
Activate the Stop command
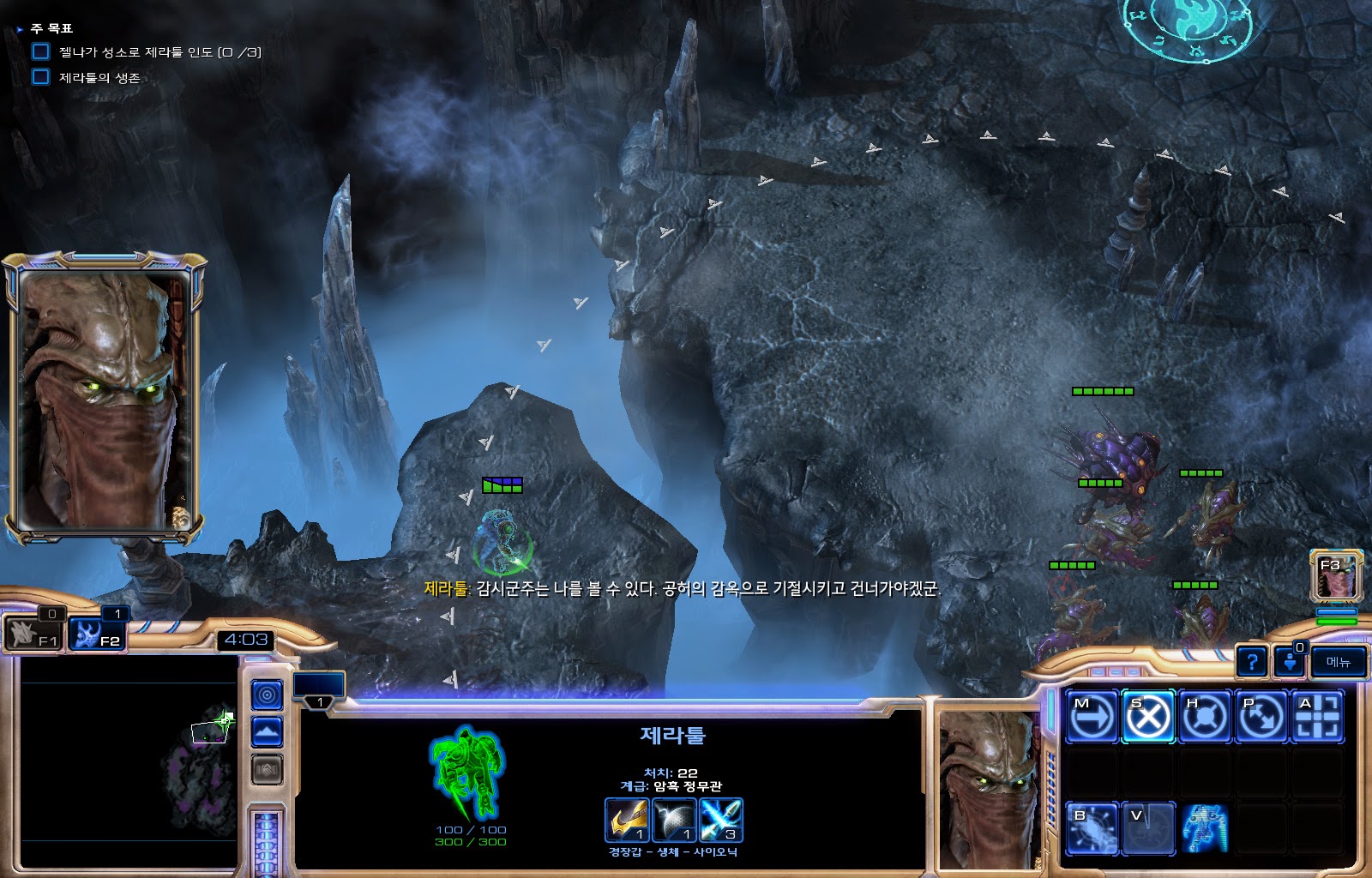[x=1148, y=716]
